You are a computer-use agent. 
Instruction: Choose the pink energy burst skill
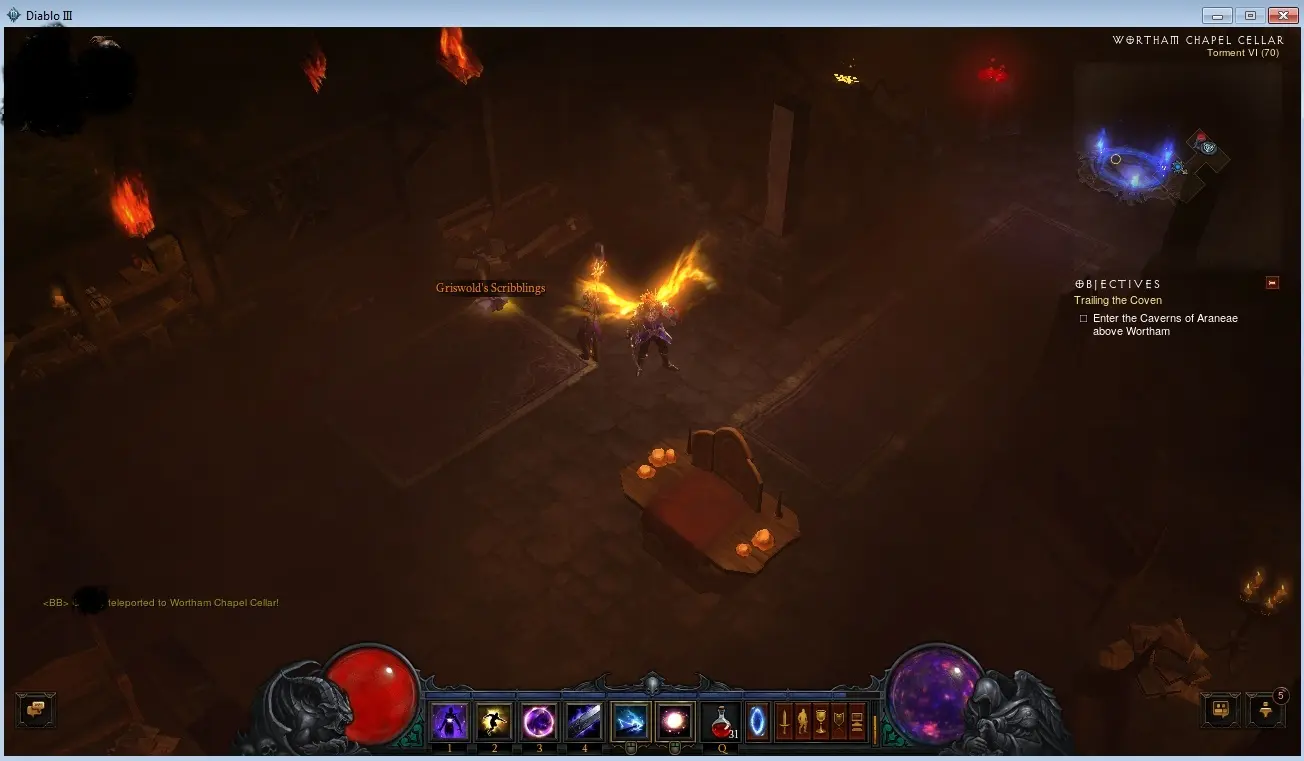pos(674,721)
